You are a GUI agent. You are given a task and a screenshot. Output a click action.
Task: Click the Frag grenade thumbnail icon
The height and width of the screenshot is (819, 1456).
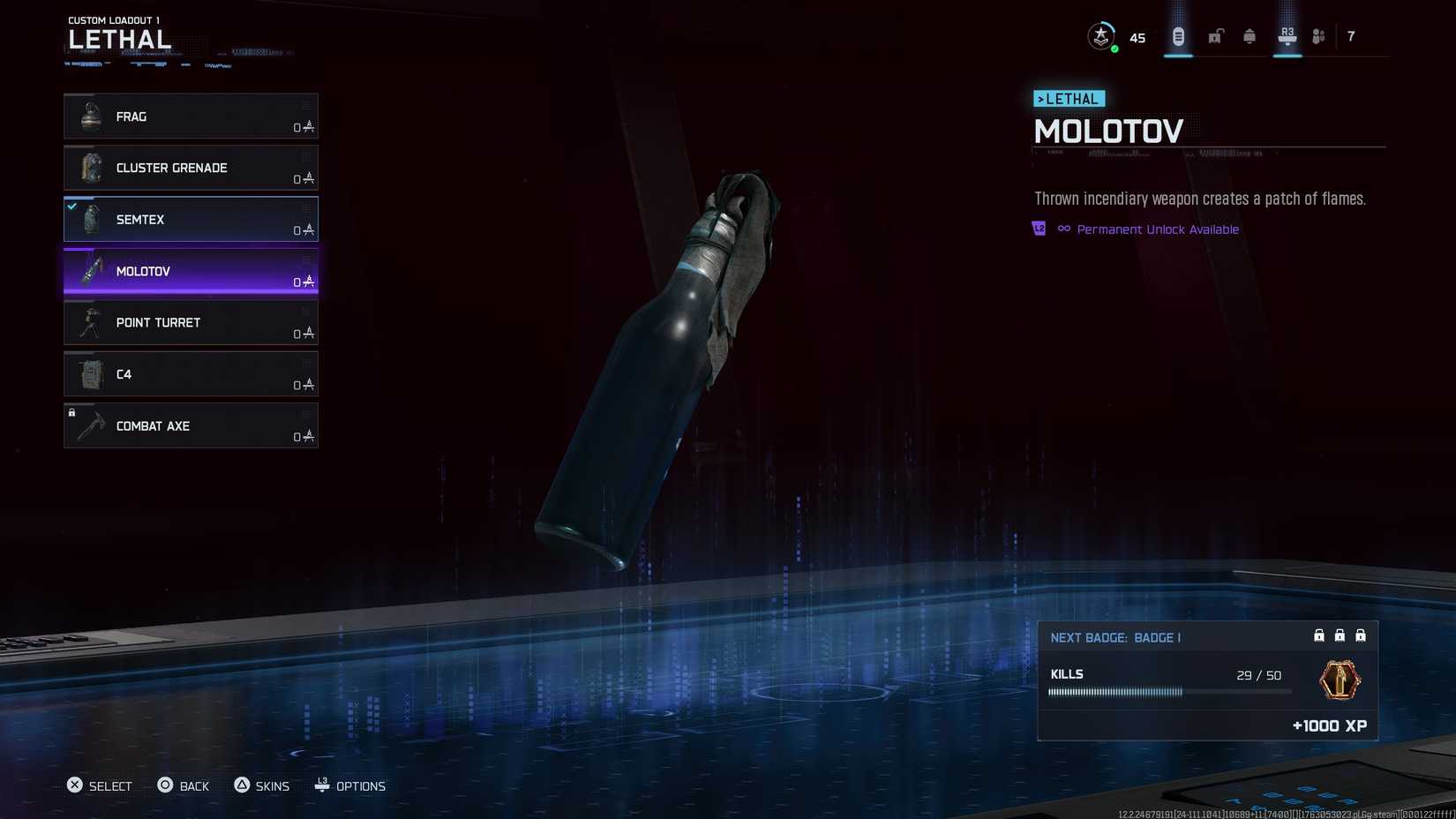point(89,116)
